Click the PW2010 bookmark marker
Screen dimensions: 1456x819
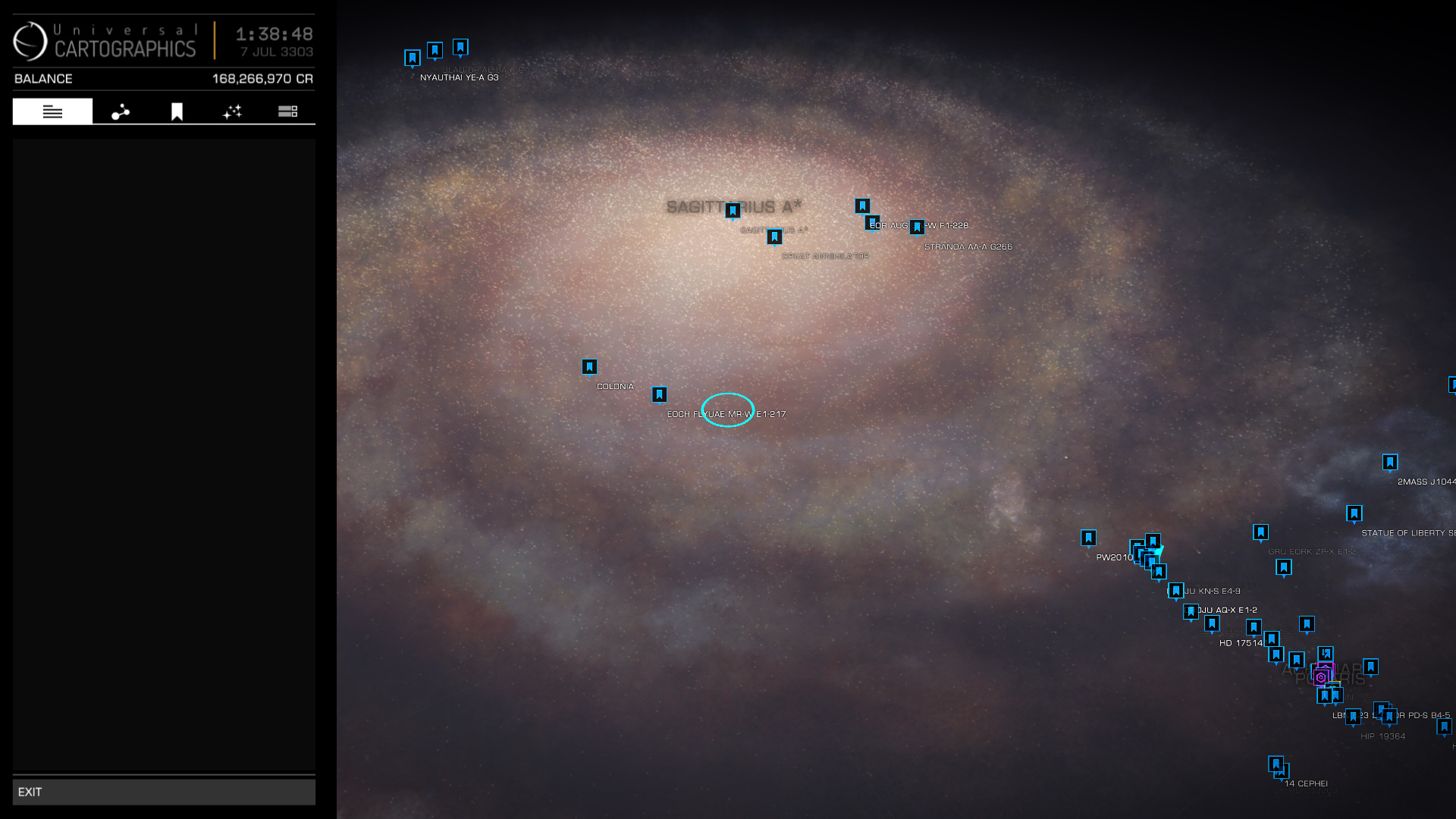tap(1088, 538)
